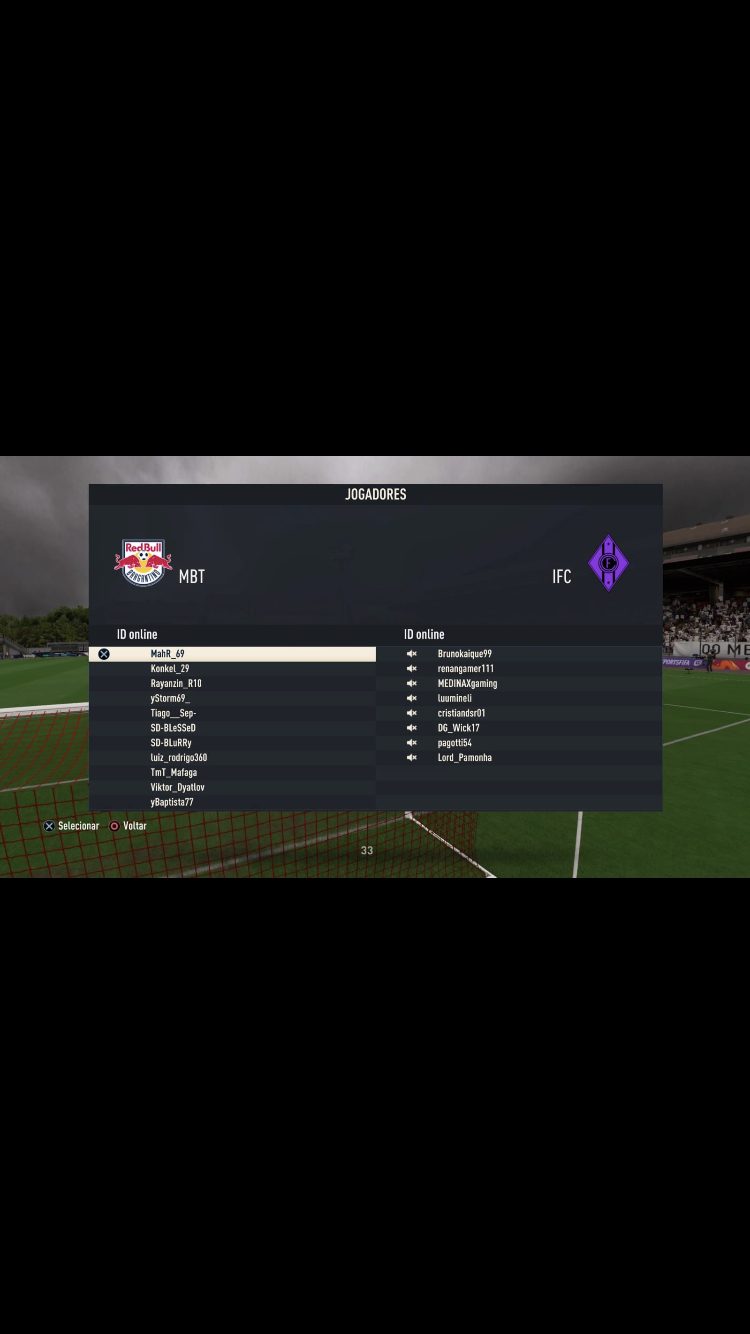Toggle the mute icon beside MEDINAXgaming
This screenshot has height=1334, width=750.
pyautogui.click(x=411, y=684)
